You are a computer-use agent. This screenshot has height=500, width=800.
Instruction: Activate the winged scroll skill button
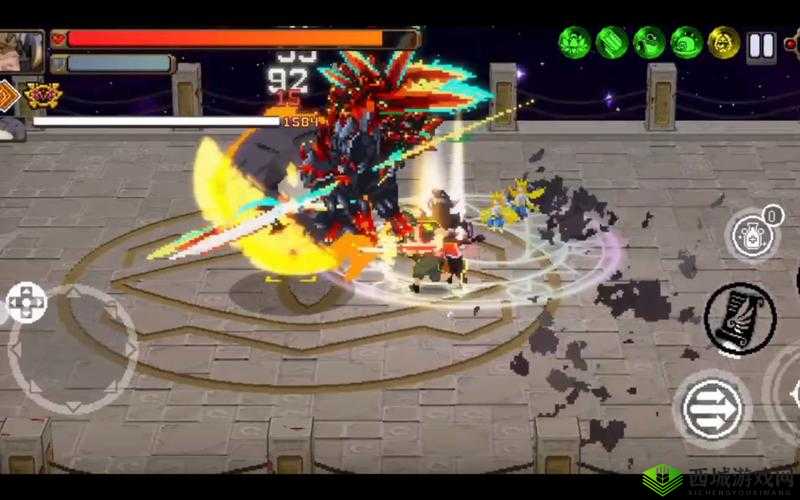[x=740, y=320]
